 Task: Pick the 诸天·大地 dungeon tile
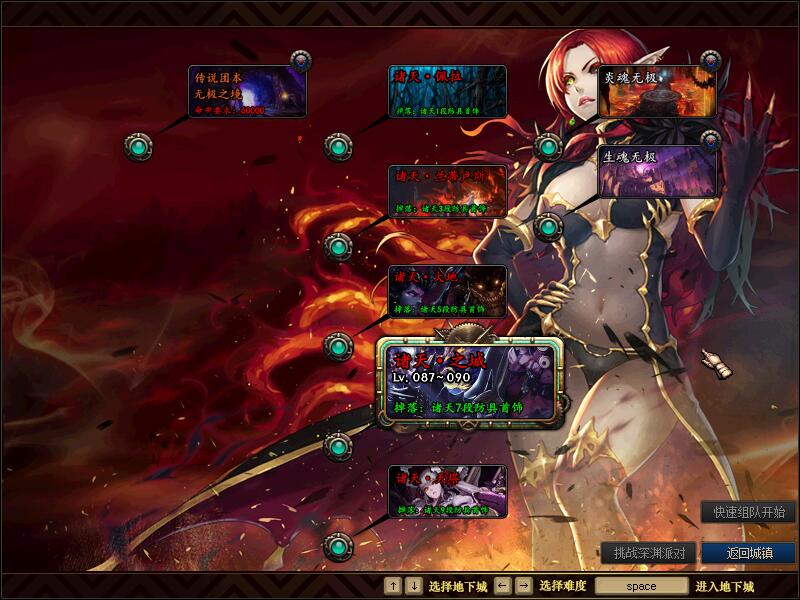(x=447, y=291)
